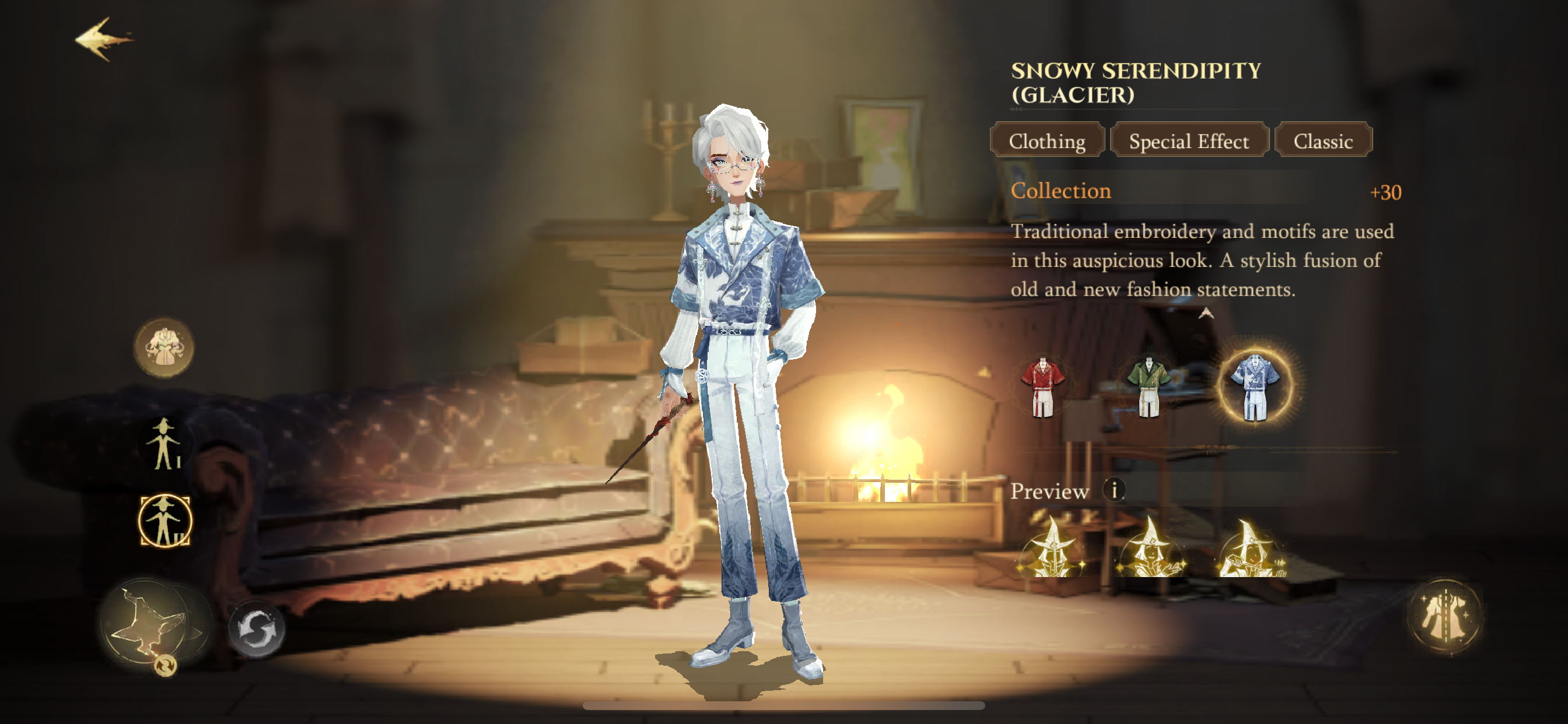Switch to body type I figure
Image resolution: width=1568 pixels, height=724 pixels.
(164, 445)
